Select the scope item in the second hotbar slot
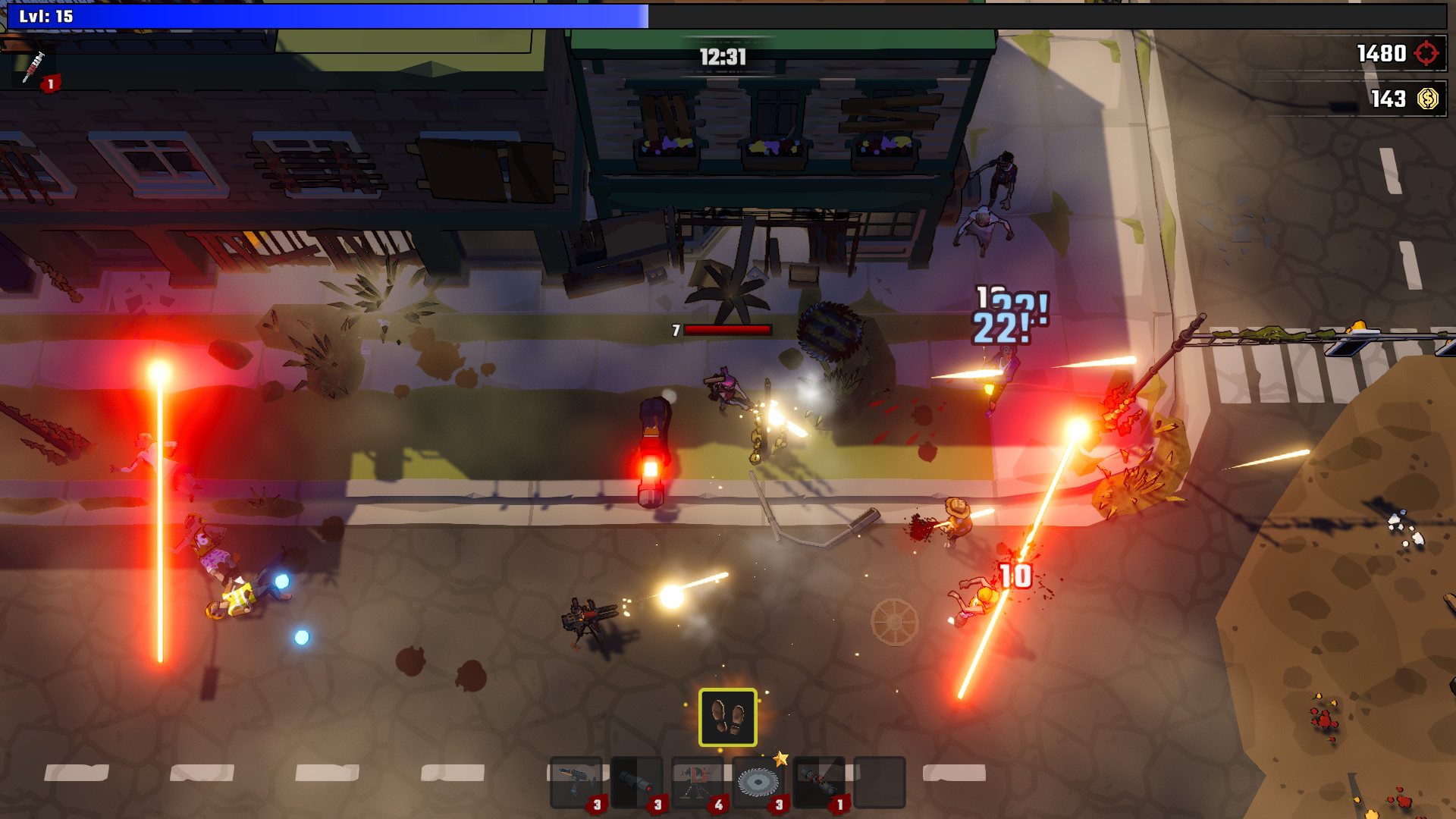The image size is (1456, 819). coord(637,780)
